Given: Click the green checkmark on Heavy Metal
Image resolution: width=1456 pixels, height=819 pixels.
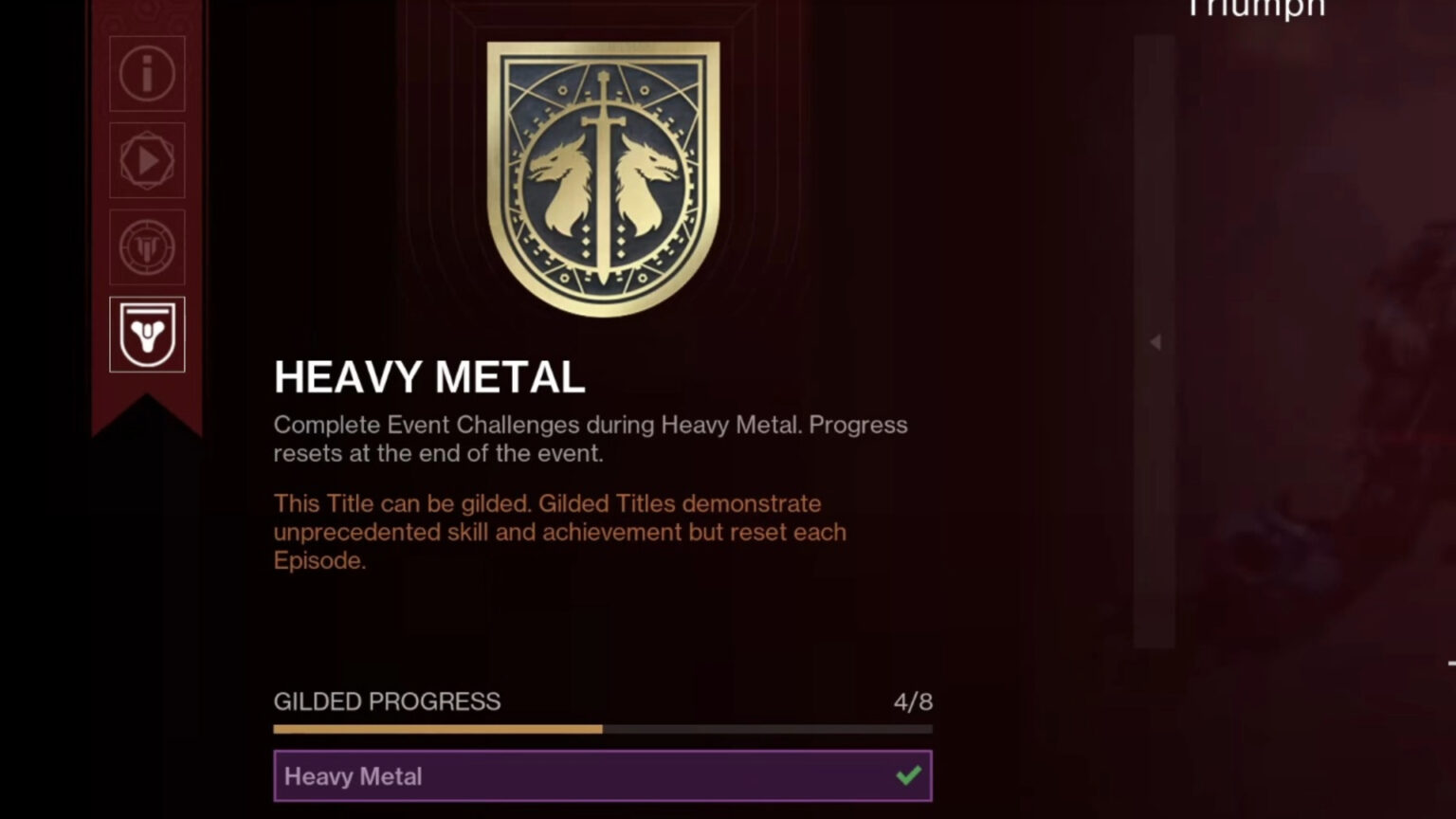Looking at the screenshot, I should pyautogui.click(x=908, y=775).
